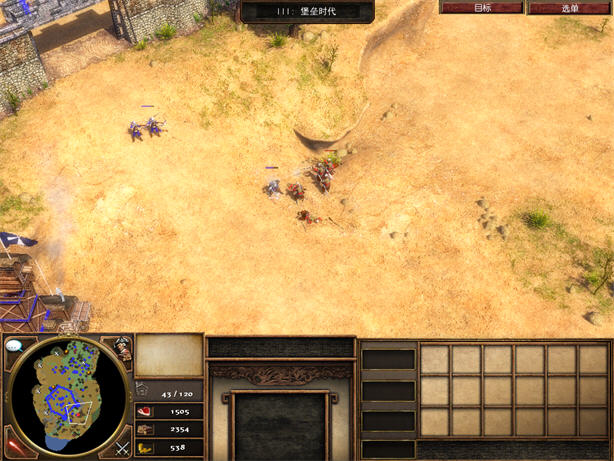Activate the red flare signal button

[x=13, y=441]
